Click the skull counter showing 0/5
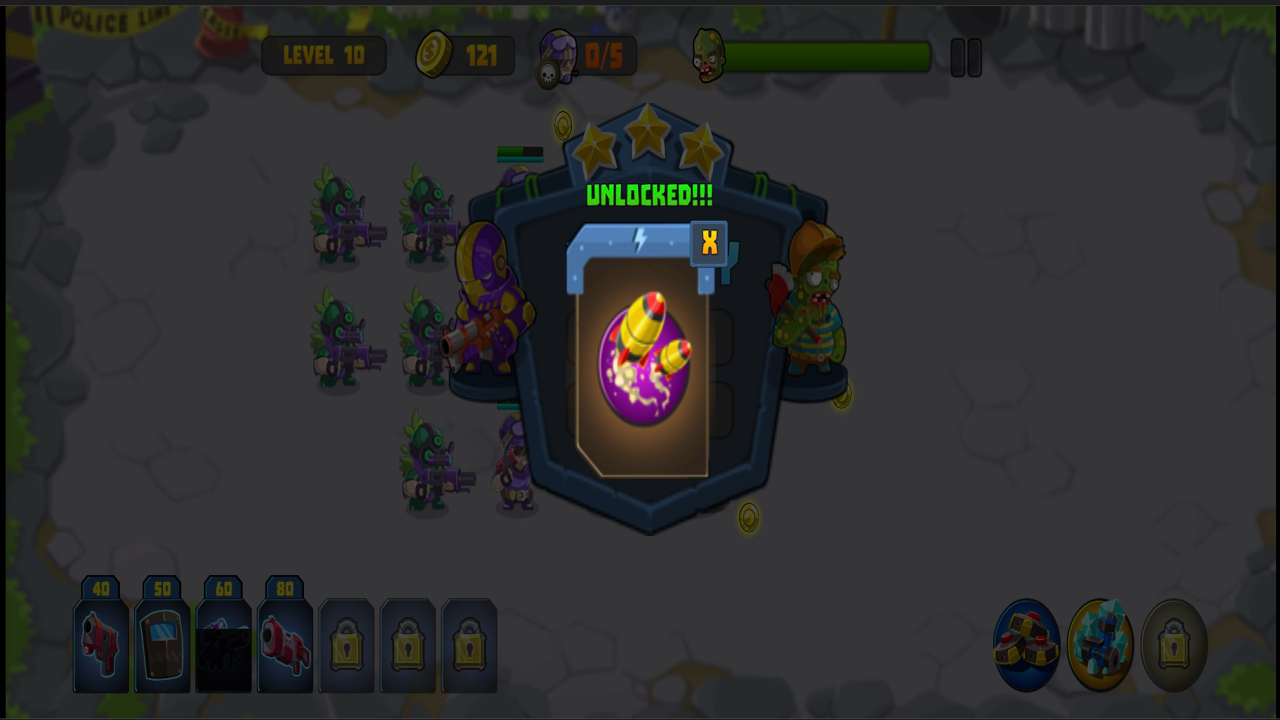This screenshot has height=720, width=1280. pos(585,55)
